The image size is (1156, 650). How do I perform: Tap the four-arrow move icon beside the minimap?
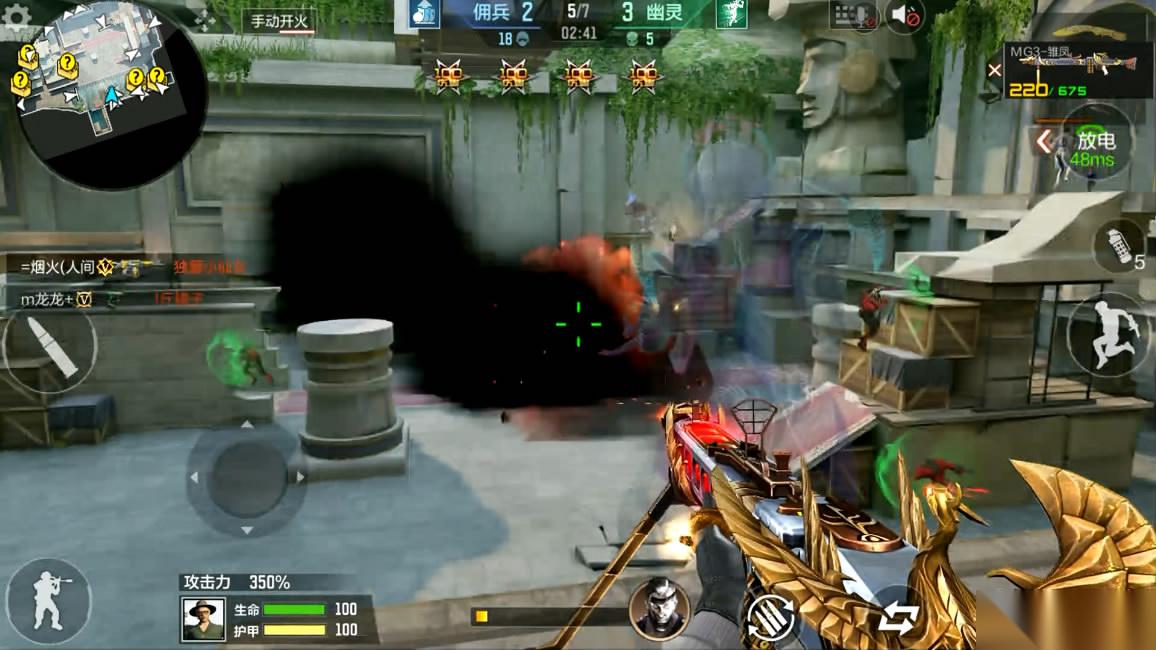(x=205, y=20)
